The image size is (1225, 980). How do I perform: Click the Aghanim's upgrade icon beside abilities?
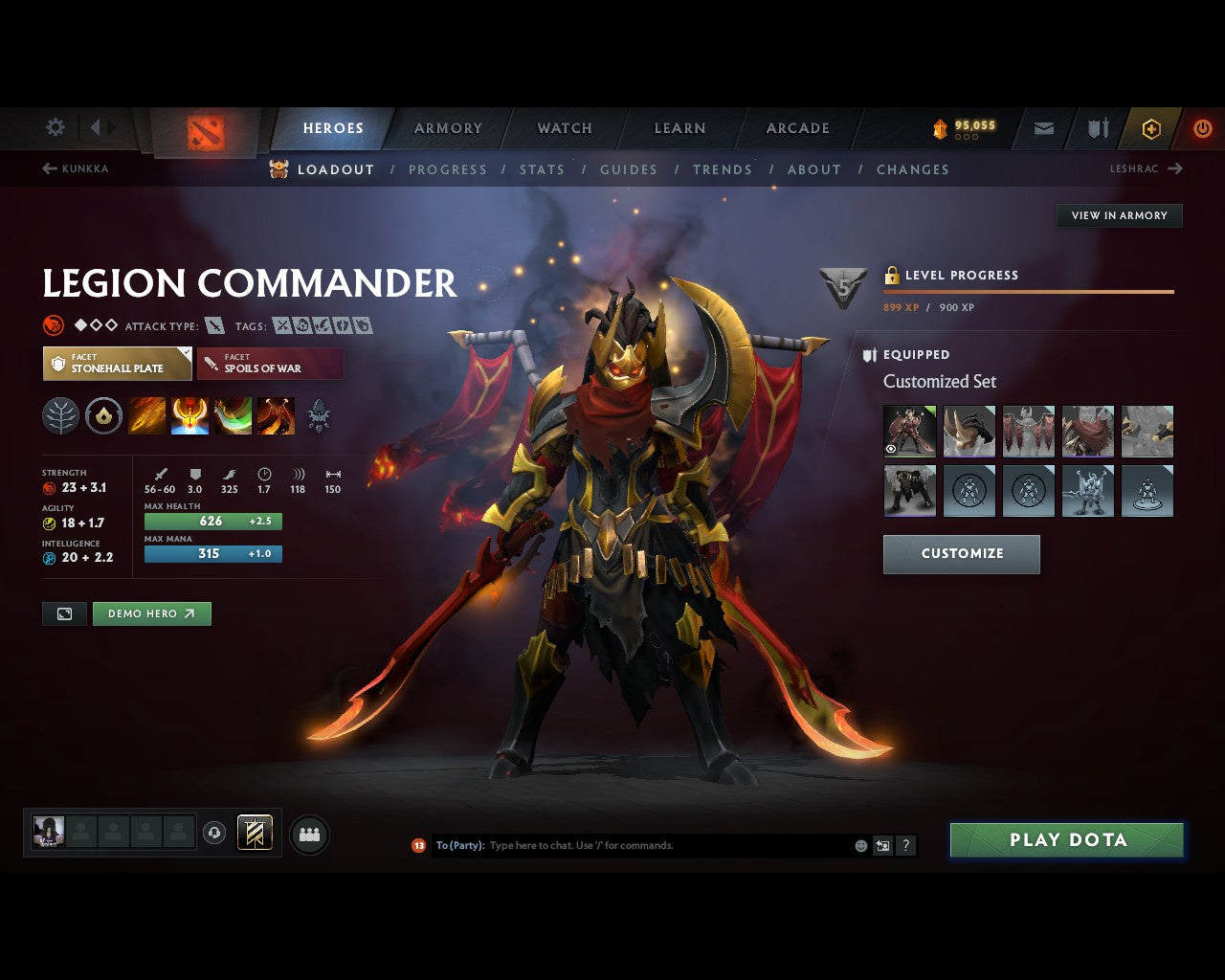click(318, 415)
